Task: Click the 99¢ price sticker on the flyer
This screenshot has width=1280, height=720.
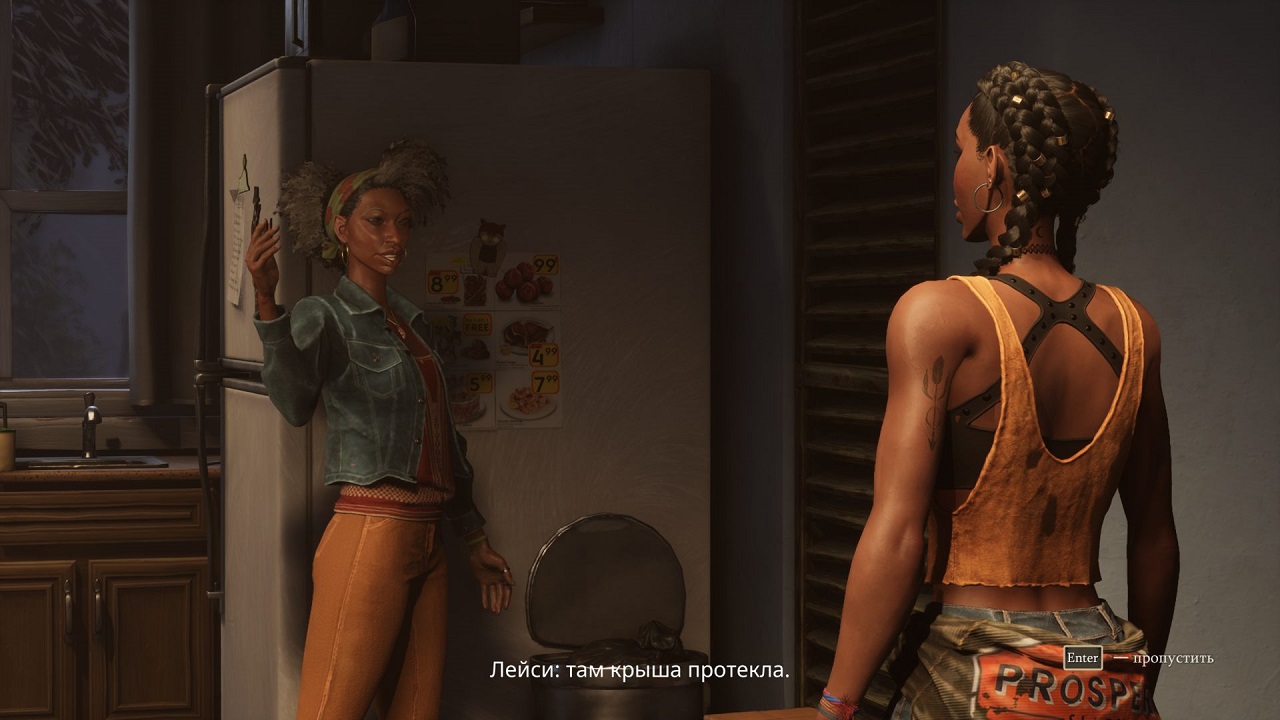Action: tap(544, 263)
